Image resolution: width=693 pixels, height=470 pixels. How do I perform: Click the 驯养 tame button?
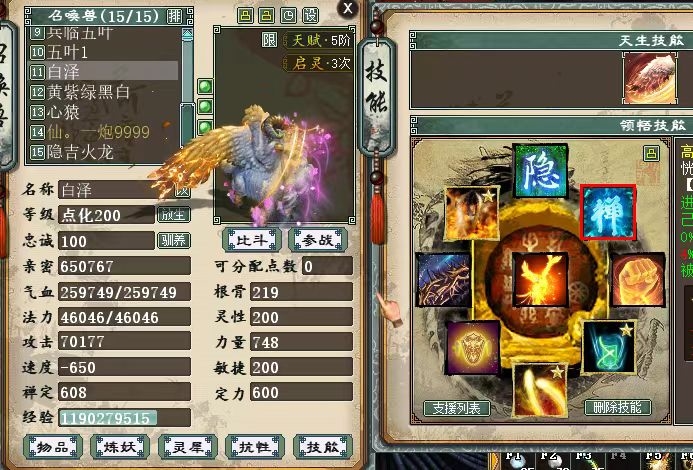click(172, 240)
